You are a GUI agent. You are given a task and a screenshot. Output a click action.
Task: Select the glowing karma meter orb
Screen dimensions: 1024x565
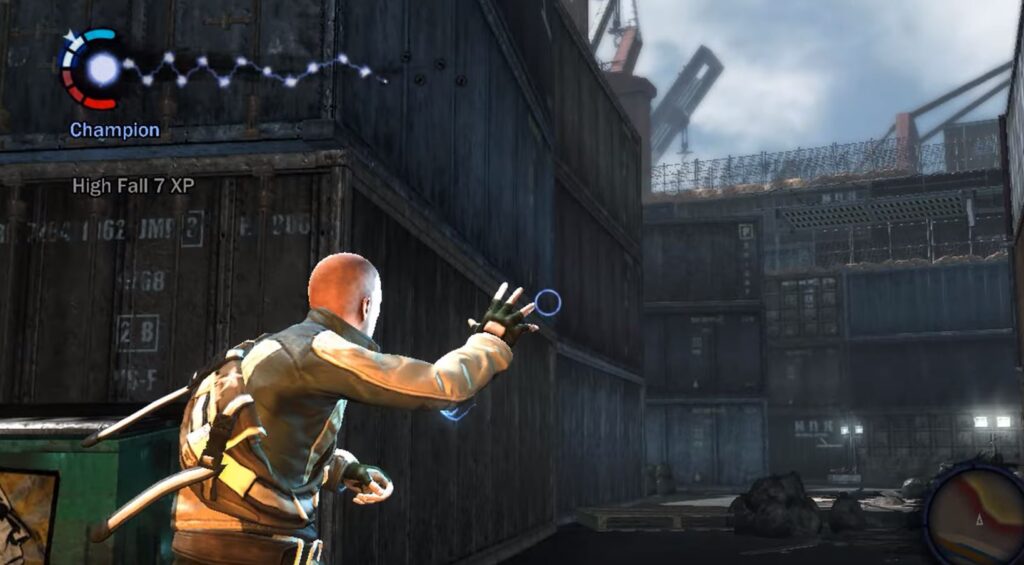tap(102, 68)
